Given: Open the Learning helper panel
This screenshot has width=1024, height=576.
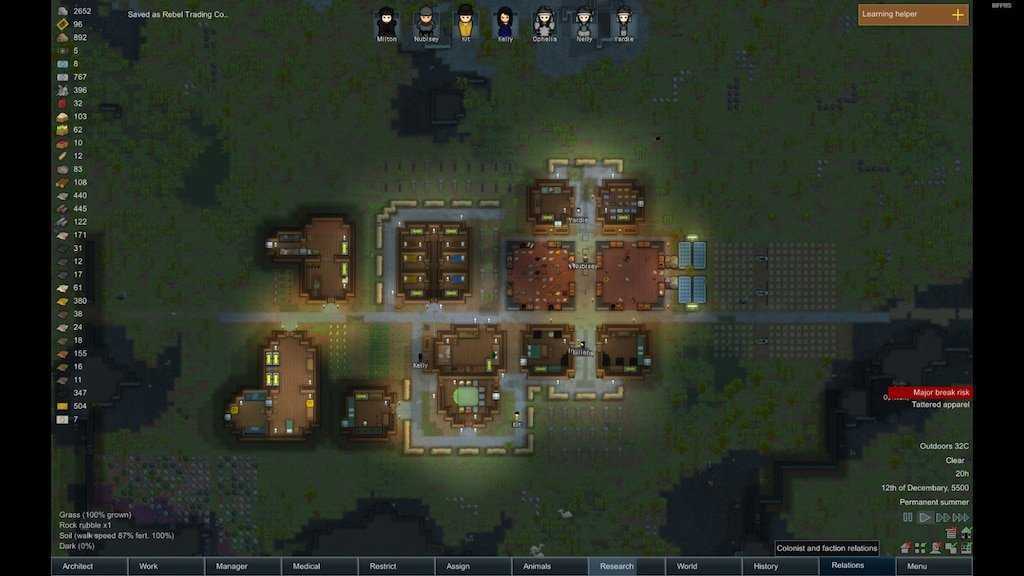Looking at the screenshot, I should [x=913, y=15].
